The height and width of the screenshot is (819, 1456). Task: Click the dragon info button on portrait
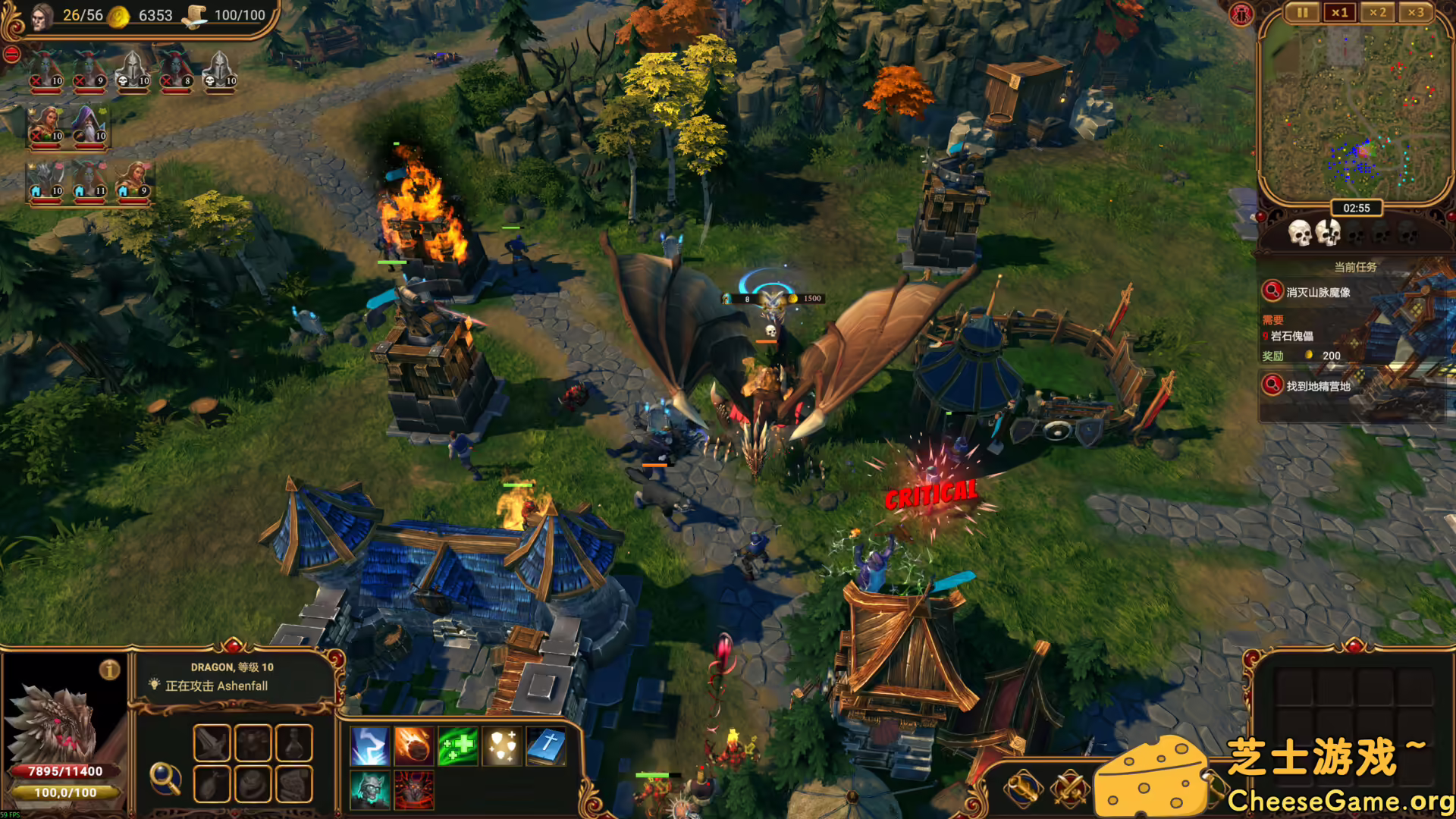click(109, 670)
